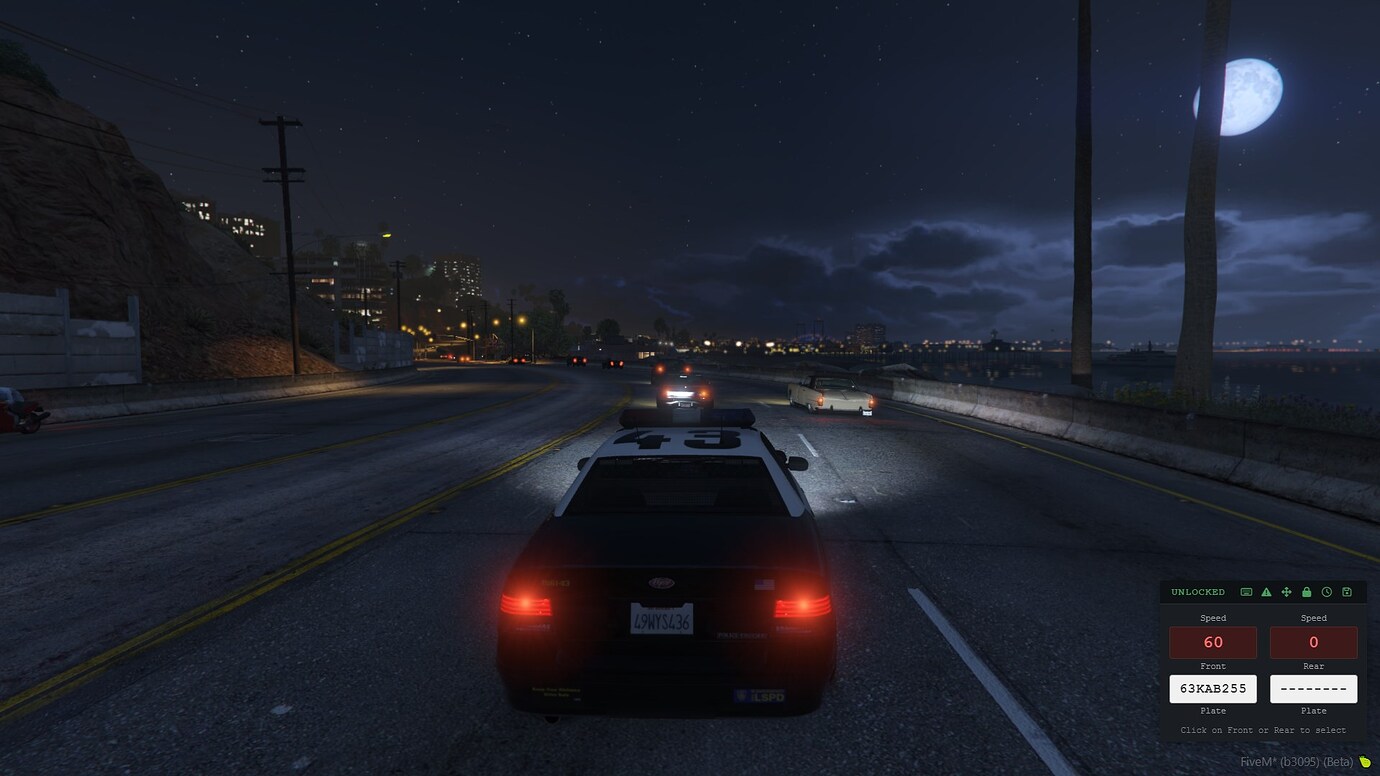Toggle the UNLOCKED status on the radar
1380x776 pixels.
pyautogui.click(x=1196, y=591)
